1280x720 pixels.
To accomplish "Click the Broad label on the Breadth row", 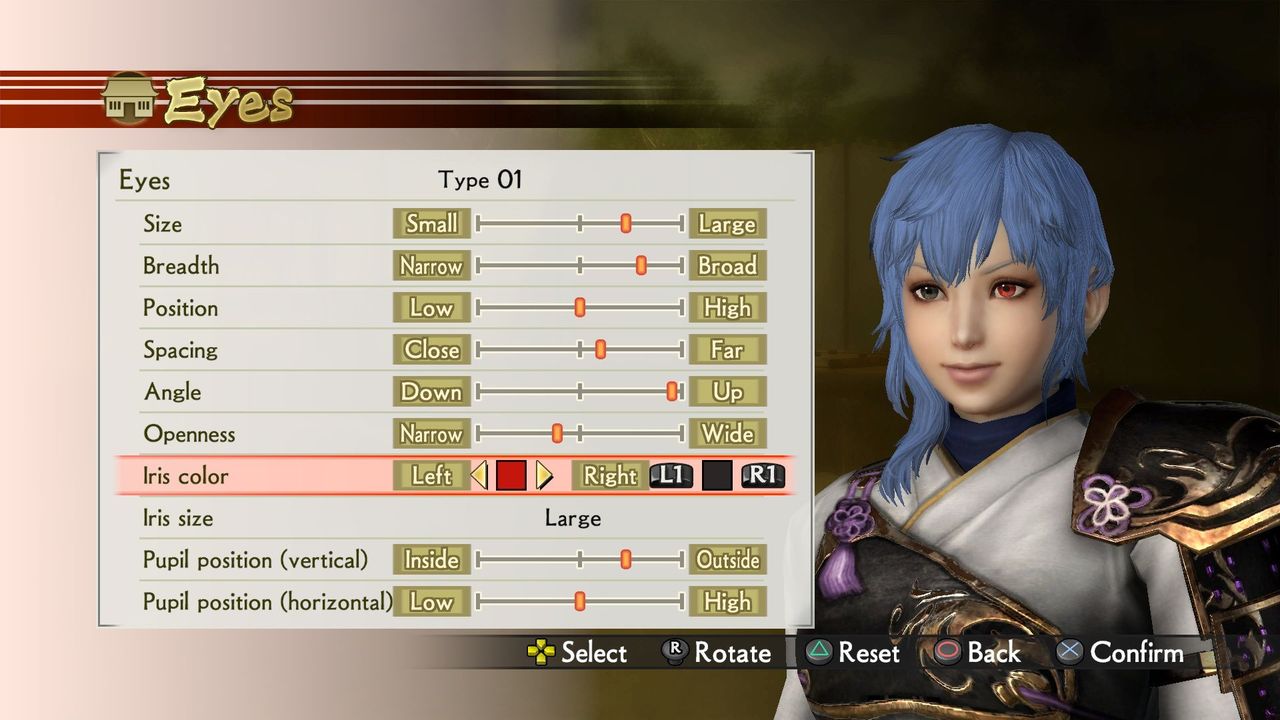I will click(x=728, y=266).
